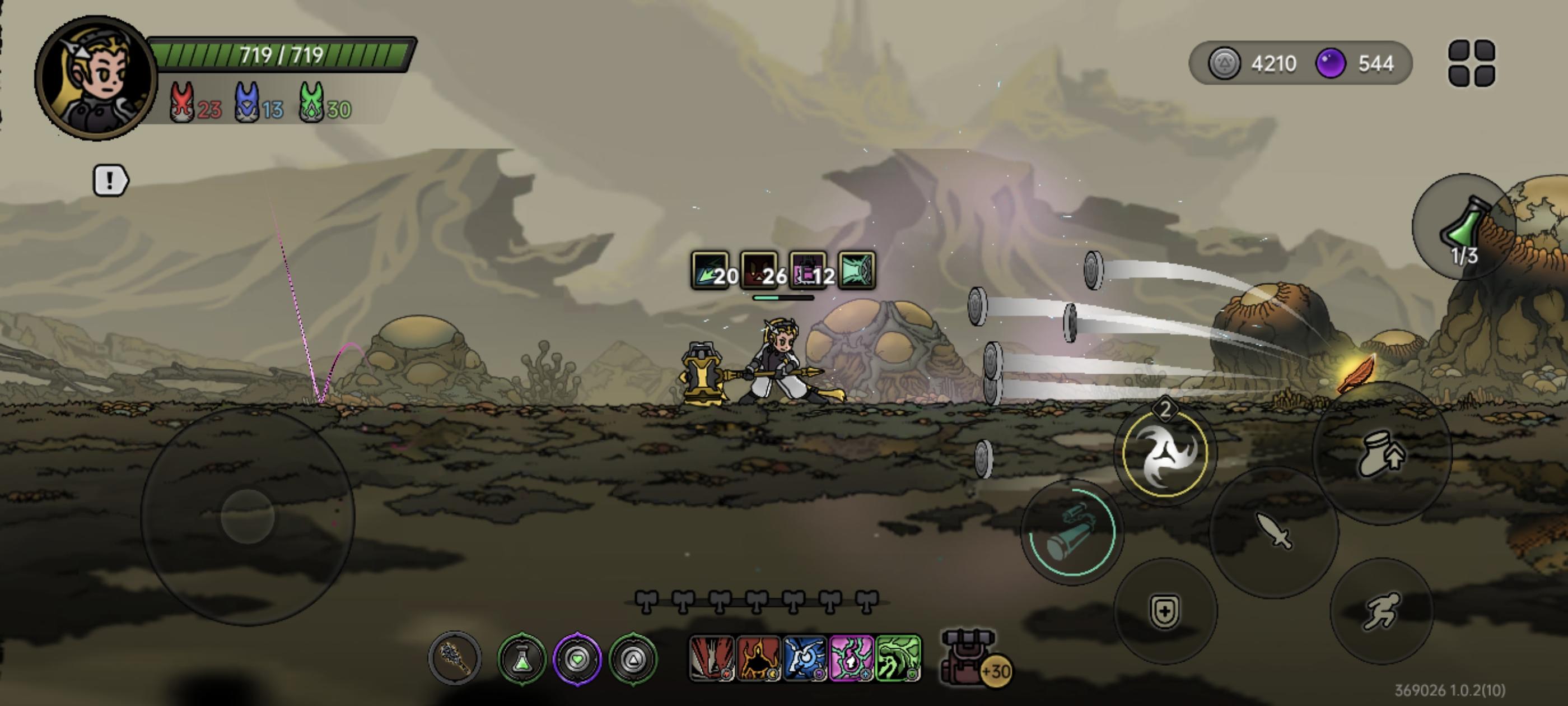Select the purple-ringed heart relic slot
The width and height of the screenshot is (1568, 706).
click(577, 658)
